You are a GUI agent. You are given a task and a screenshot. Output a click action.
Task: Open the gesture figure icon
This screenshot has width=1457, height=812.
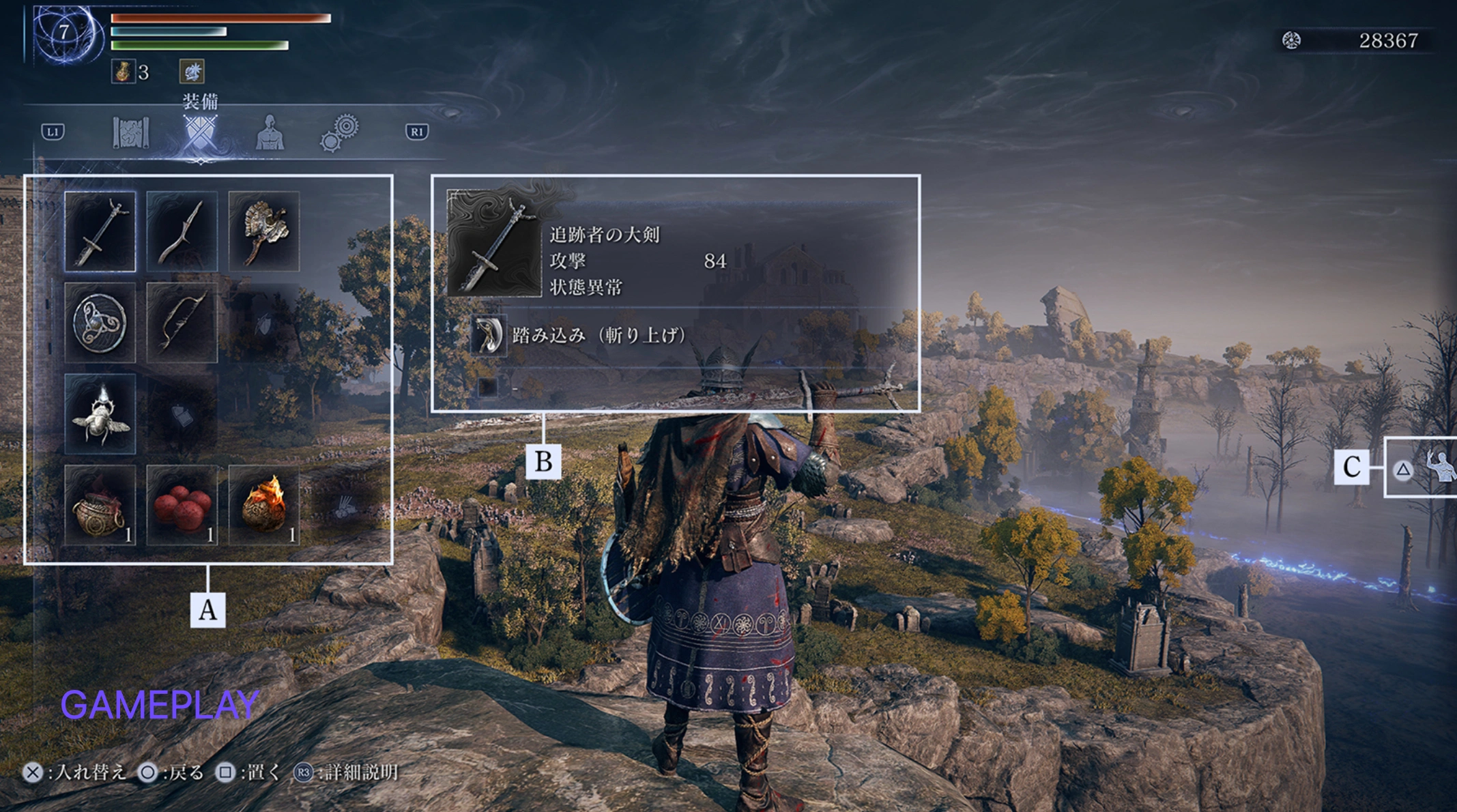[x=1441, y=468]
